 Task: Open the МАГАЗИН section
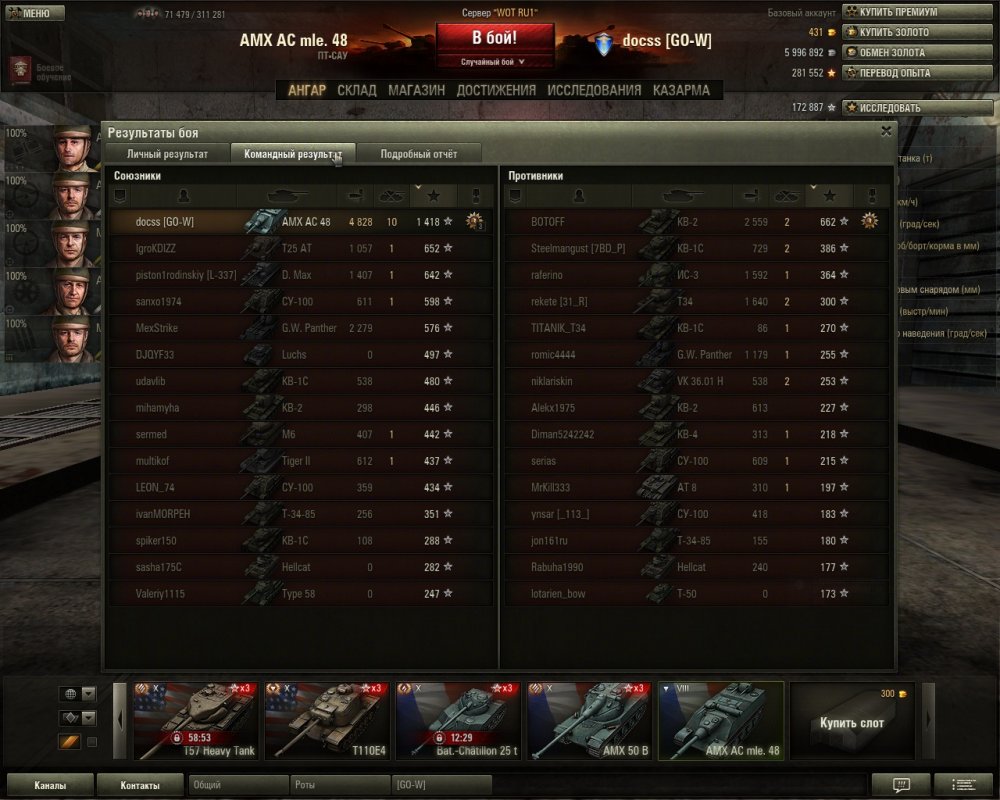[416, 90]
